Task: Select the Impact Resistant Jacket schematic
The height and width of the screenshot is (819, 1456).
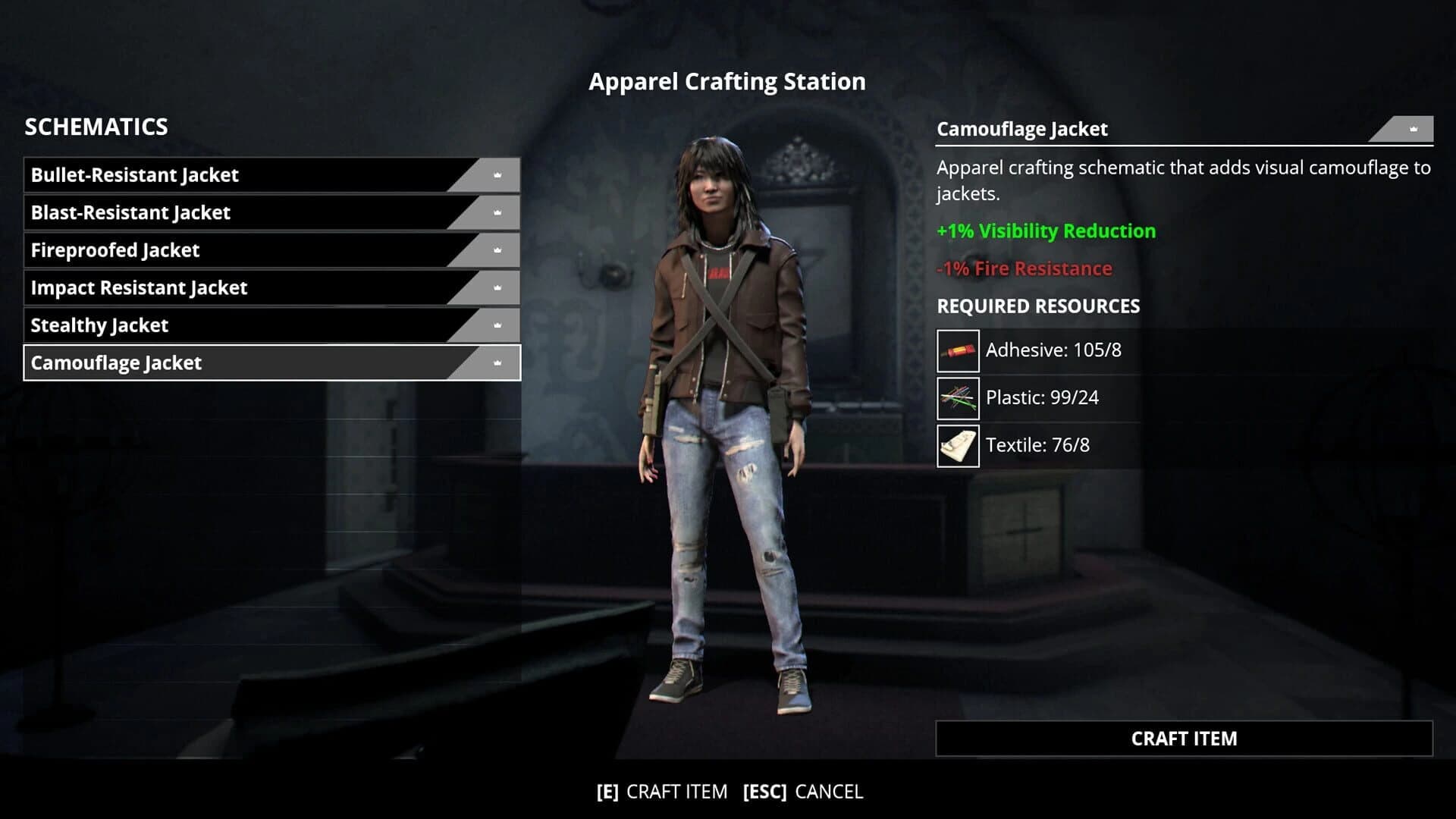Action: tap(227, 288)
